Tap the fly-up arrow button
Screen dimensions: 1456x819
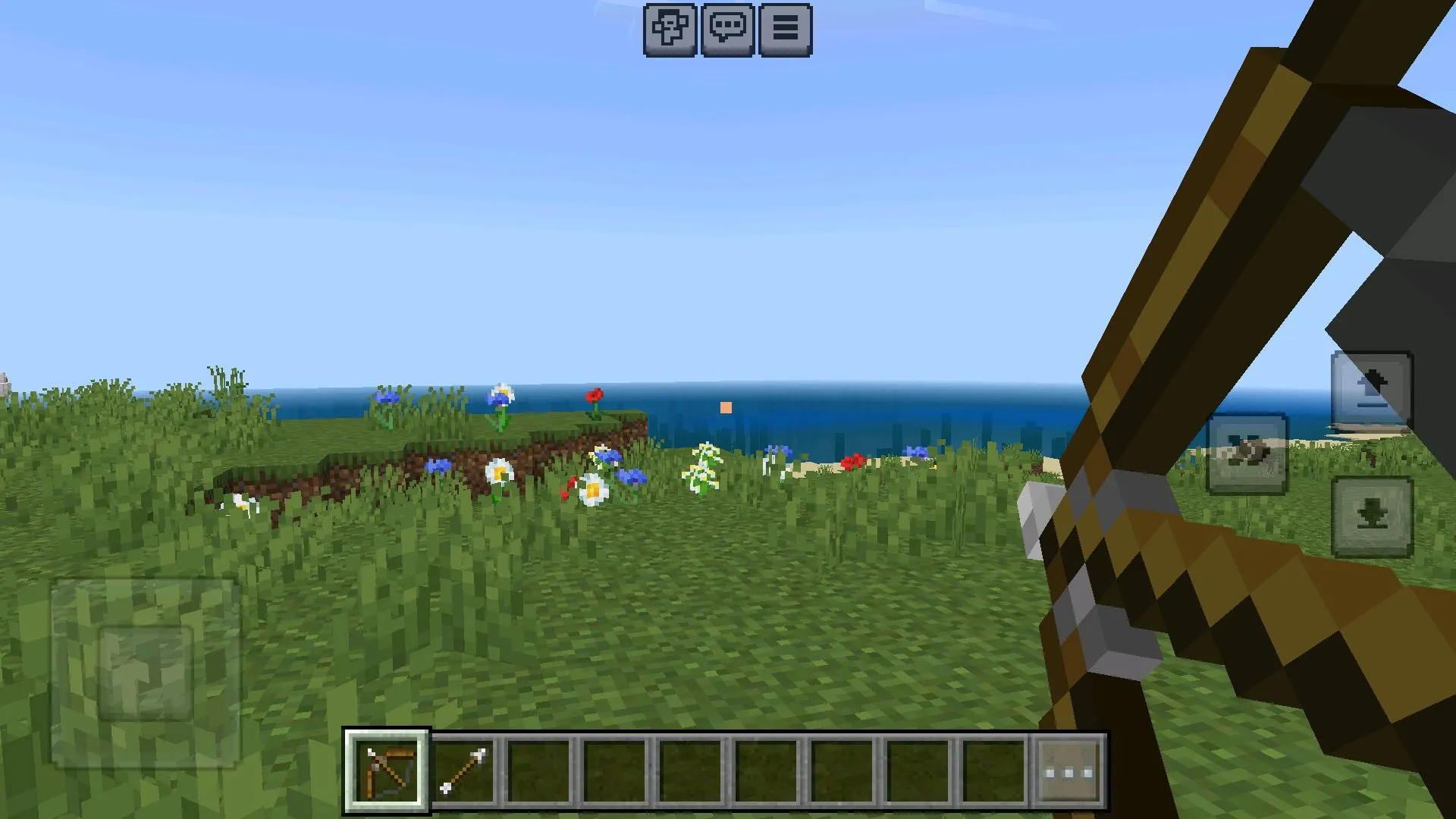coord(1372,390)
